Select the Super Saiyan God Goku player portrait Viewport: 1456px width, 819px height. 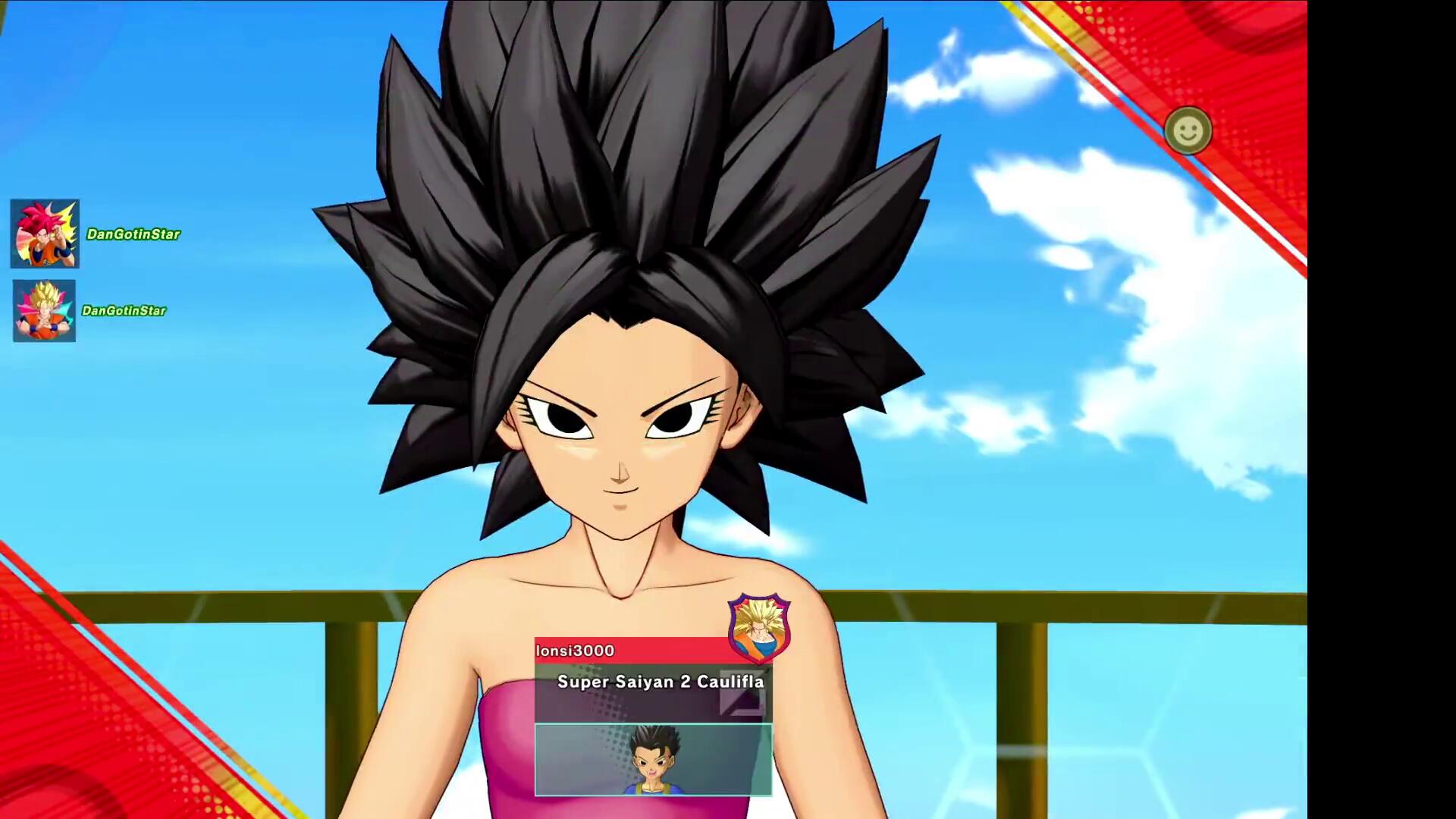45,234
